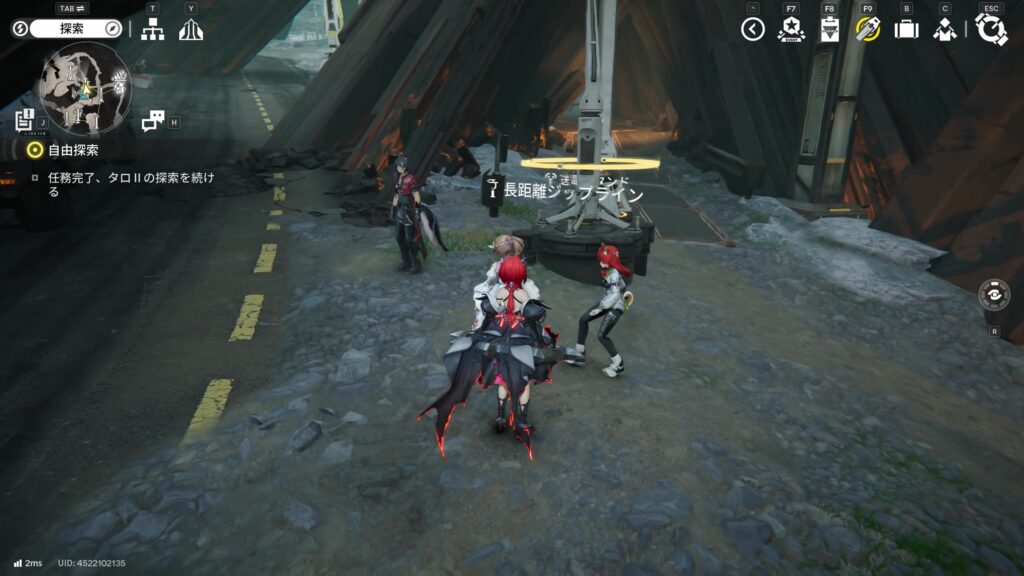Open the operator character icon
This screenshot has height=576, width=1024.
point(944,29)
